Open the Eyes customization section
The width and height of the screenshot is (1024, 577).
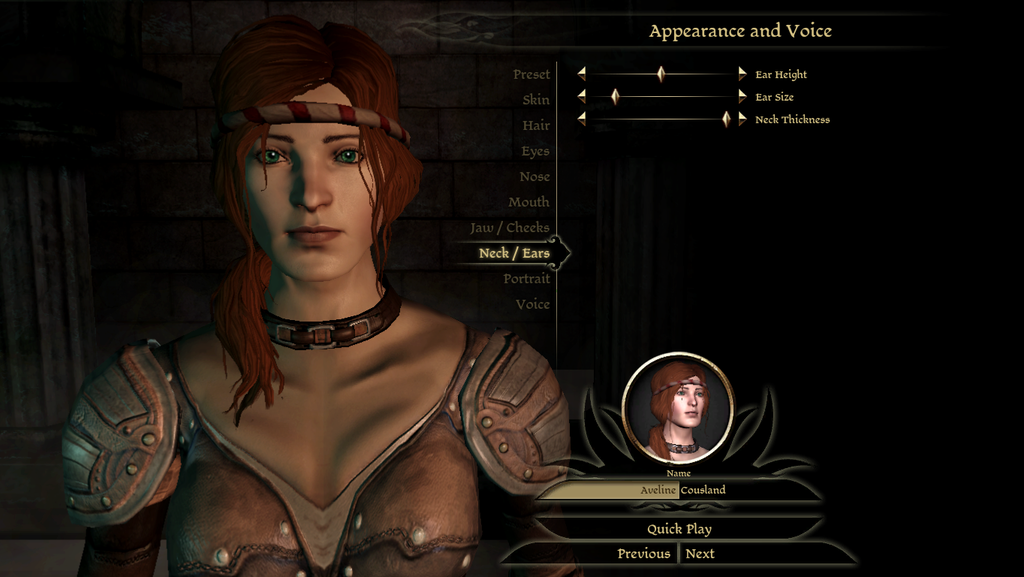(x=535, y=151)
